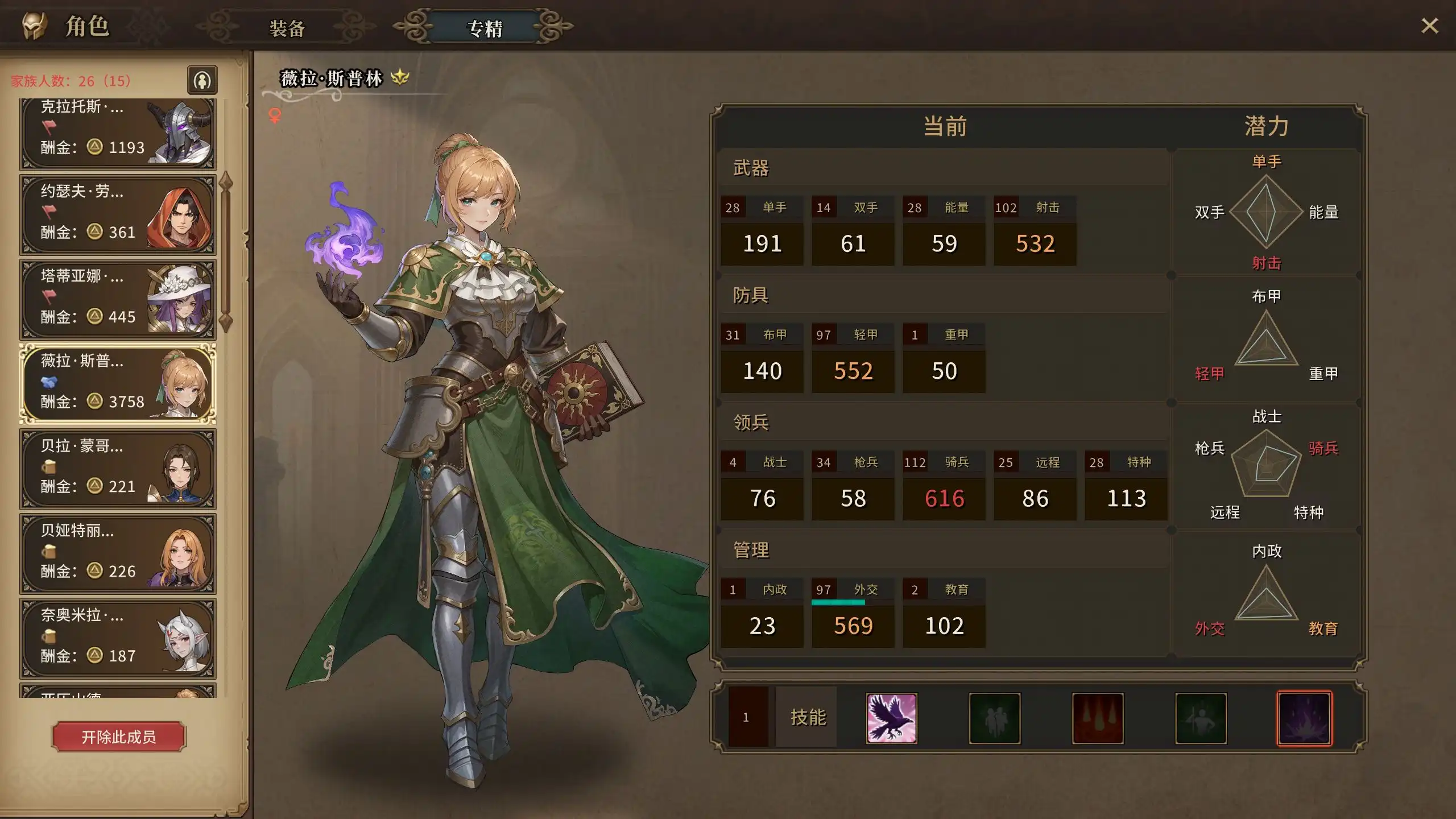Click the spearman silhouette skill icon
The height and width of the screenshot is (819, 1456).
pyautogui.click(x=1201, y=719)
